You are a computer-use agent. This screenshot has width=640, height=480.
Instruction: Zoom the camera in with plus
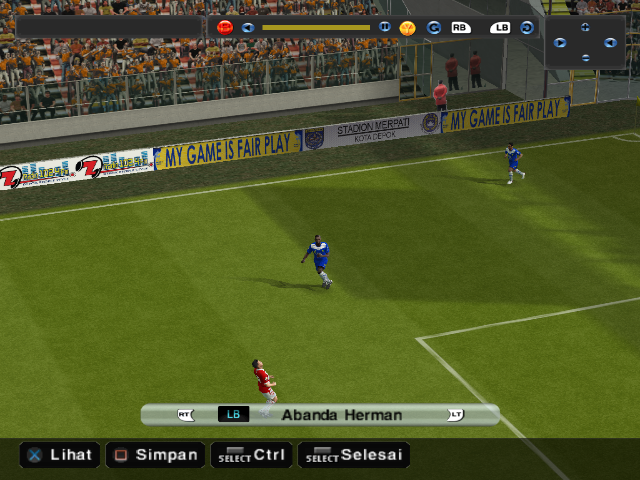pyautogui.click(x=586, y=28)
